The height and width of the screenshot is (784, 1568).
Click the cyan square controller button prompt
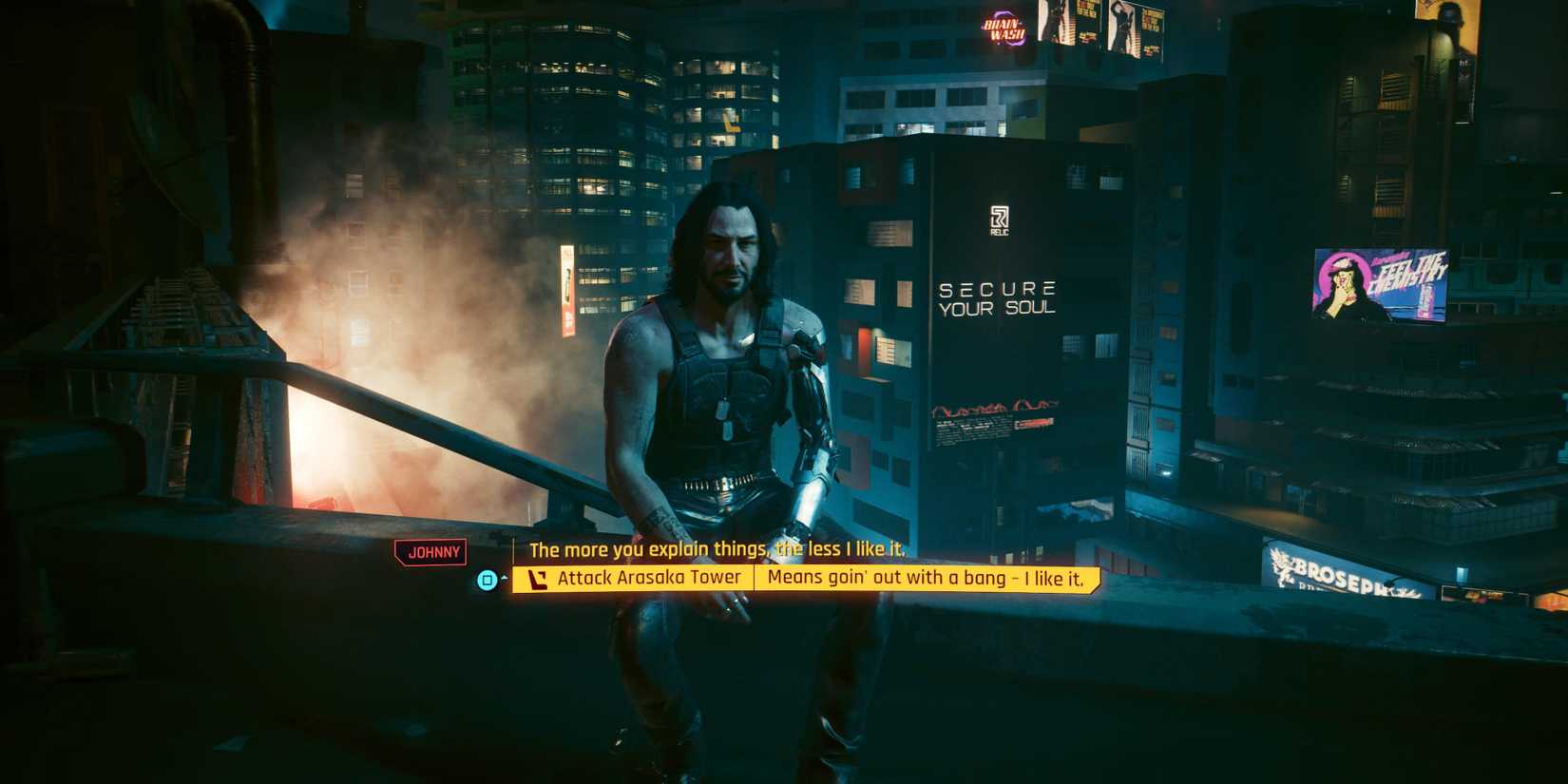pos(487,578)
